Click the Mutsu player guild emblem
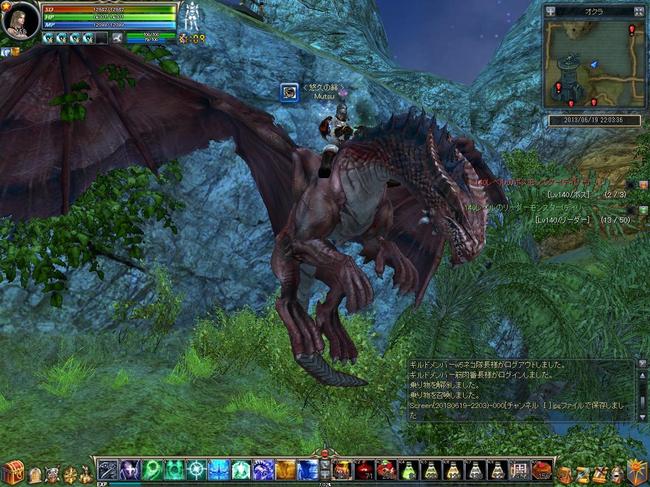 pyautogui.click(x=288, y=91)
